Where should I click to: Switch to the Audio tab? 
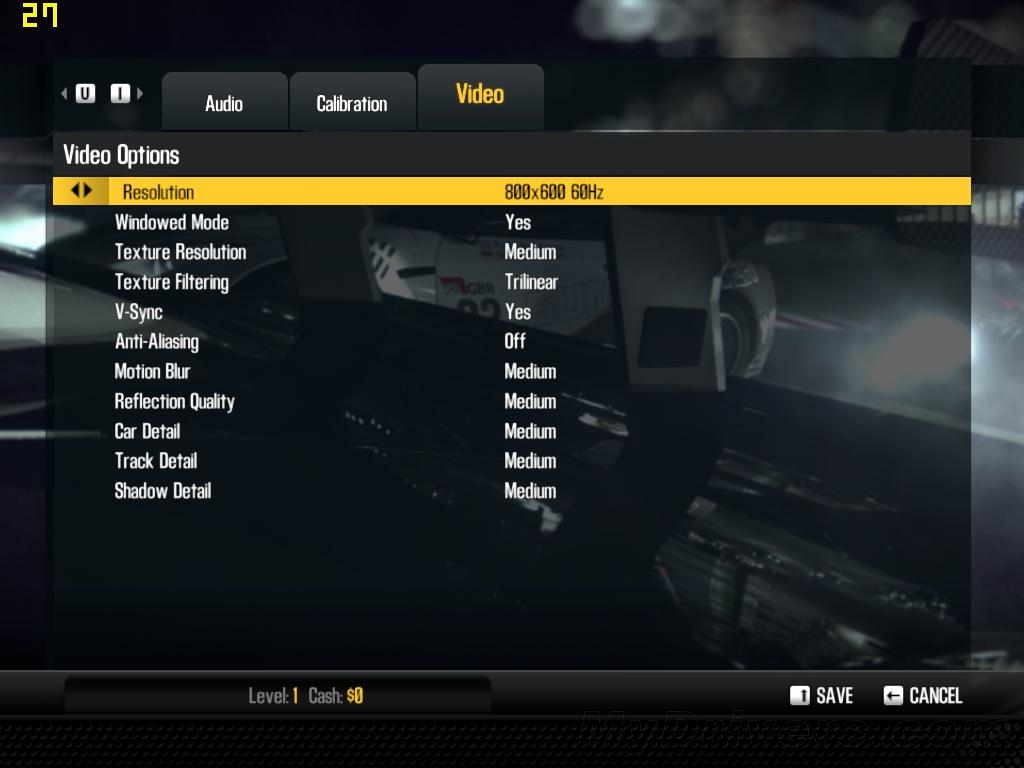coord(224,103)
